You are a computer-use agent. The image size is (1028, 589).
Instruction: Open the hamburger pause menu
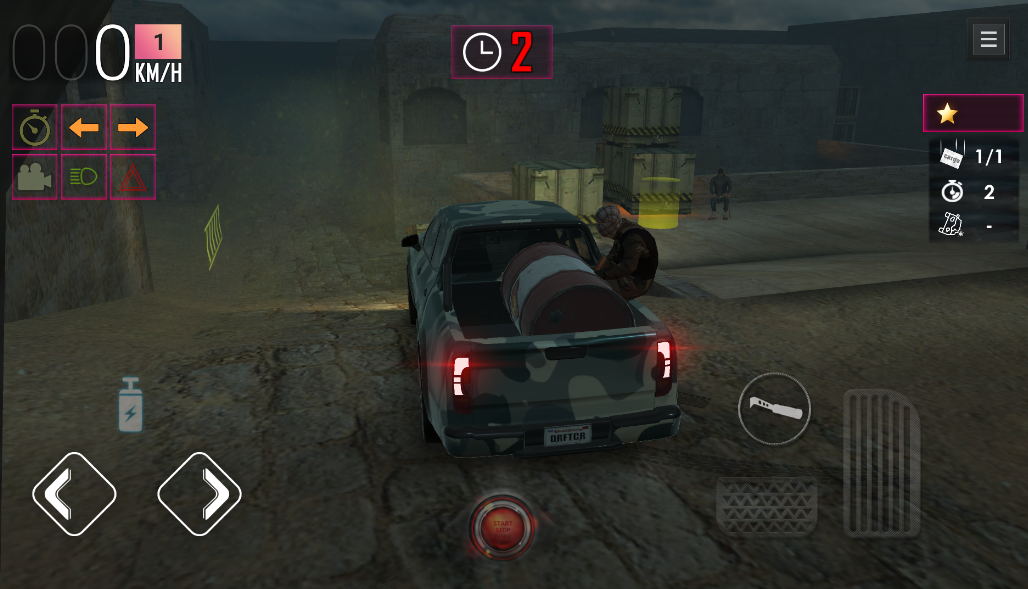point(988,39)
